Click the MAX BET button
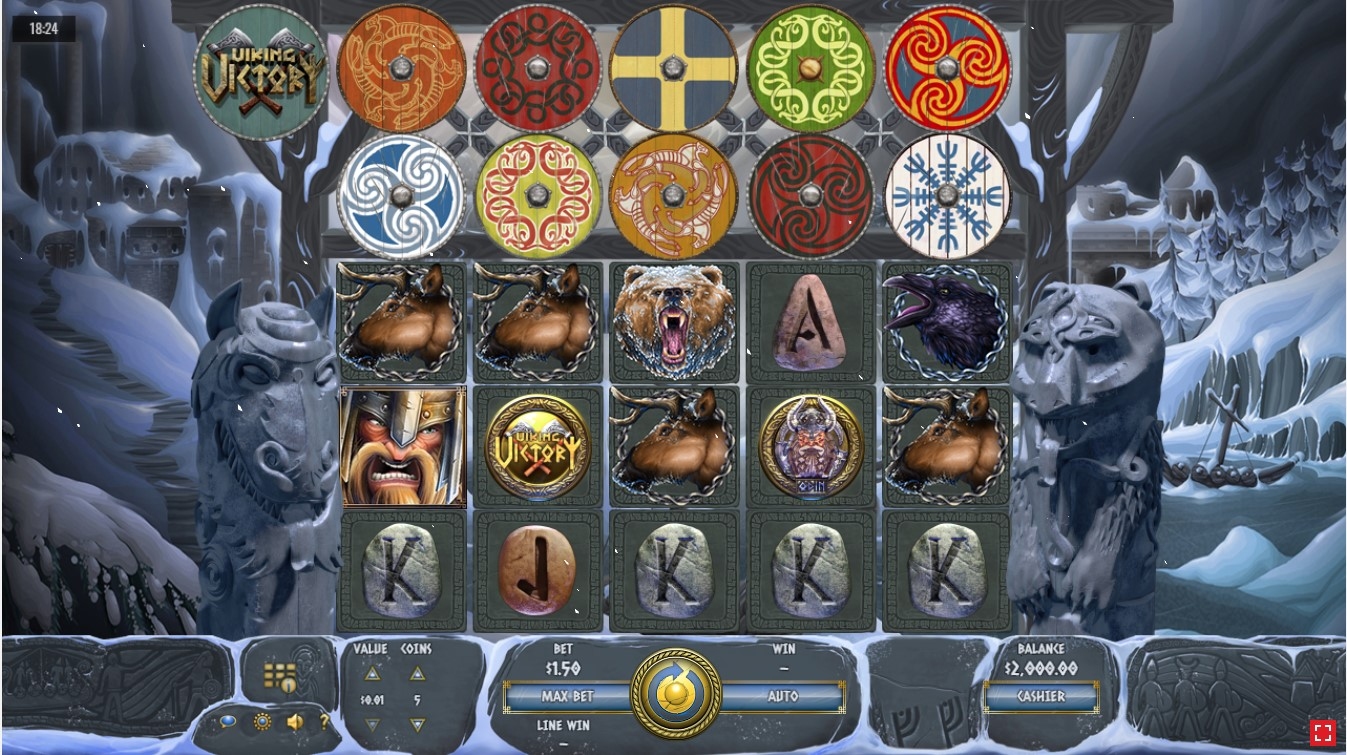 pyautogui.click(x=567, y=696)
